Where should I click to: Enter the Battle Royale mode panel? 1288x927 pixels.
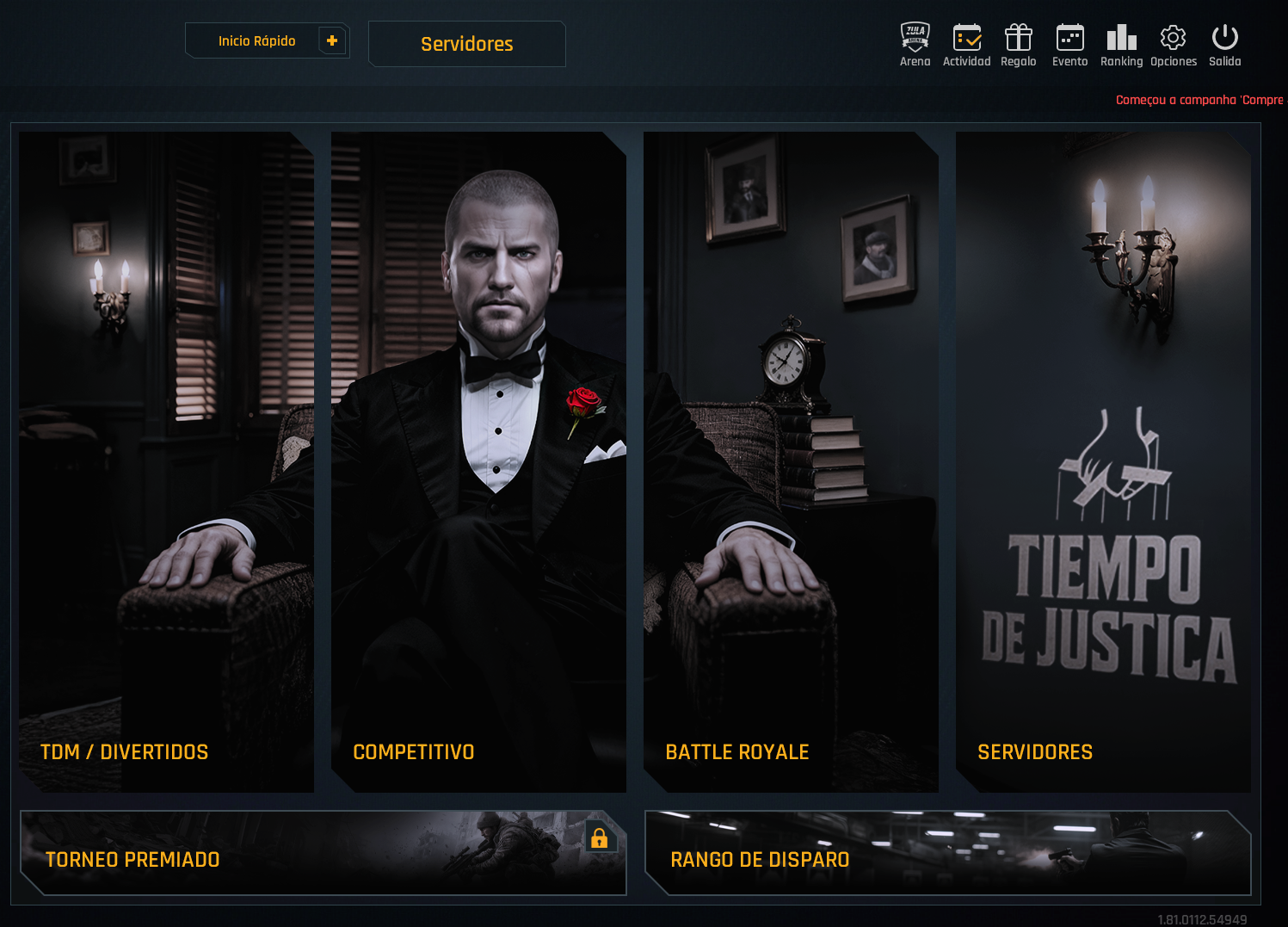click(x=791, y=461)
